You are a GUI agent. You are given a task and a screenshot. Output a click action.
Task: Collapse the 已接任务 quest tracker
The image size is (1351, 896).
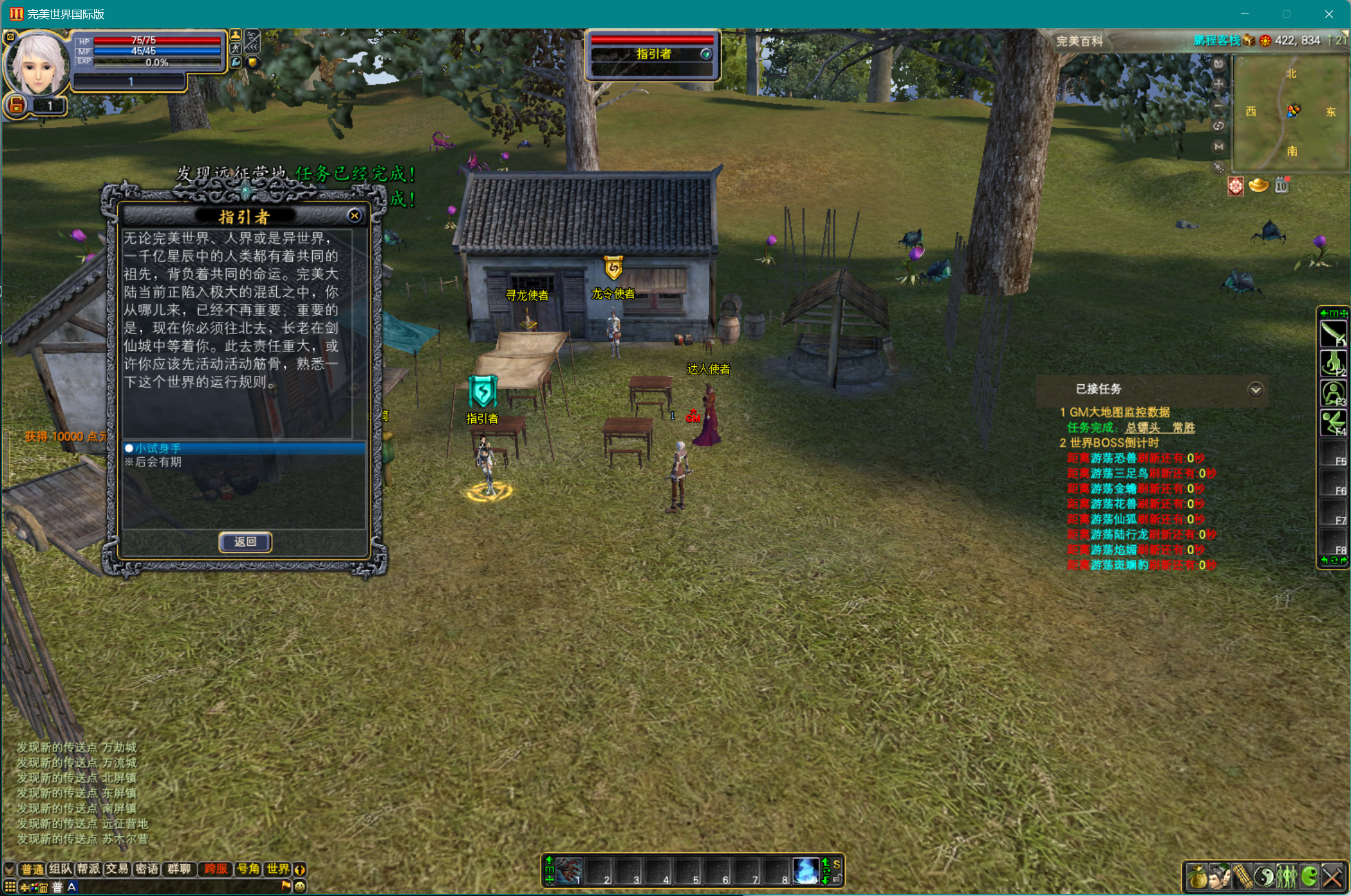pos(1255,389)
